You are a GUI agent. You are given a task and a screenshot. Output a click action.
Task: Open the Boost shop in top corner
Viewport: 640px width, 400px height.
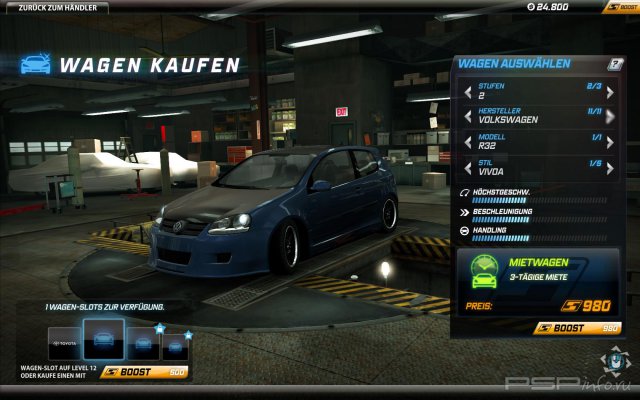coord(620,7)
